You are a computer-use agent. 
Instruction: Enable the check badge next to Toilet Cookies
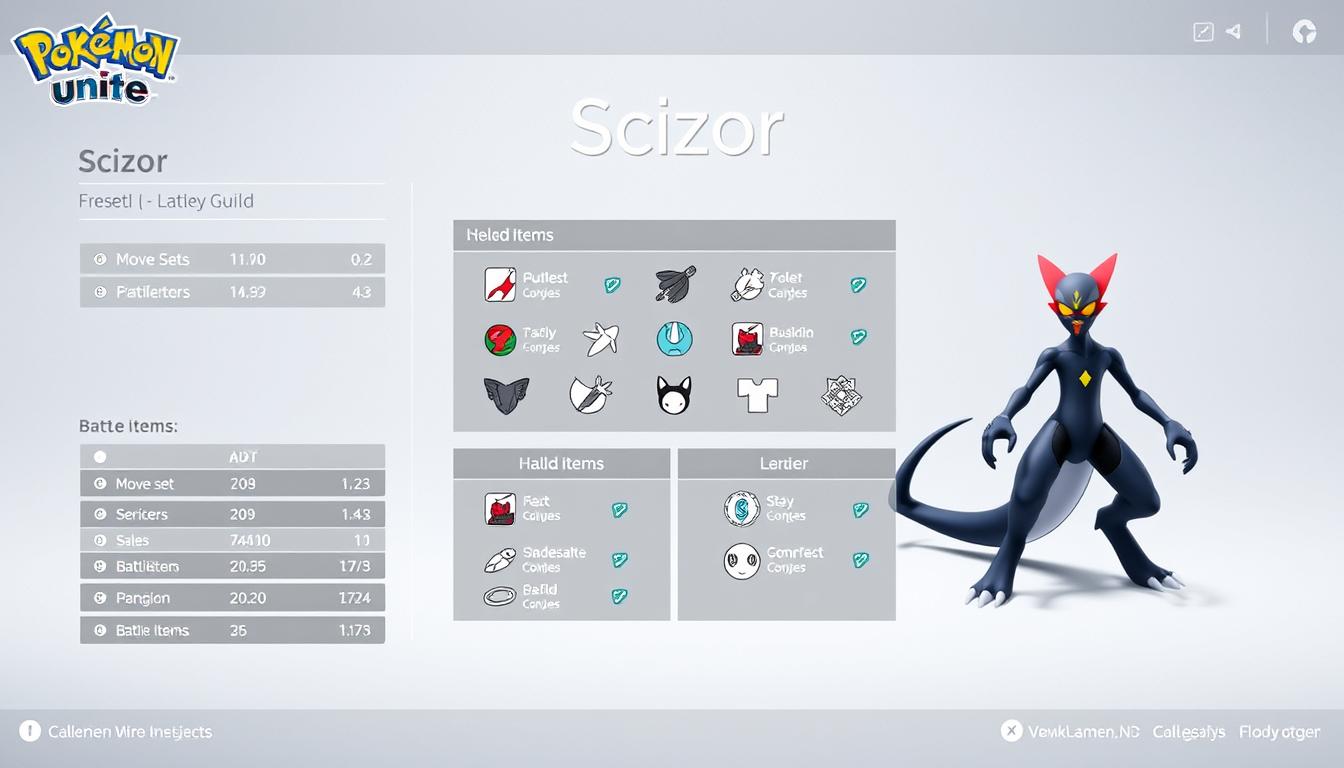click(x=857, y=284)
